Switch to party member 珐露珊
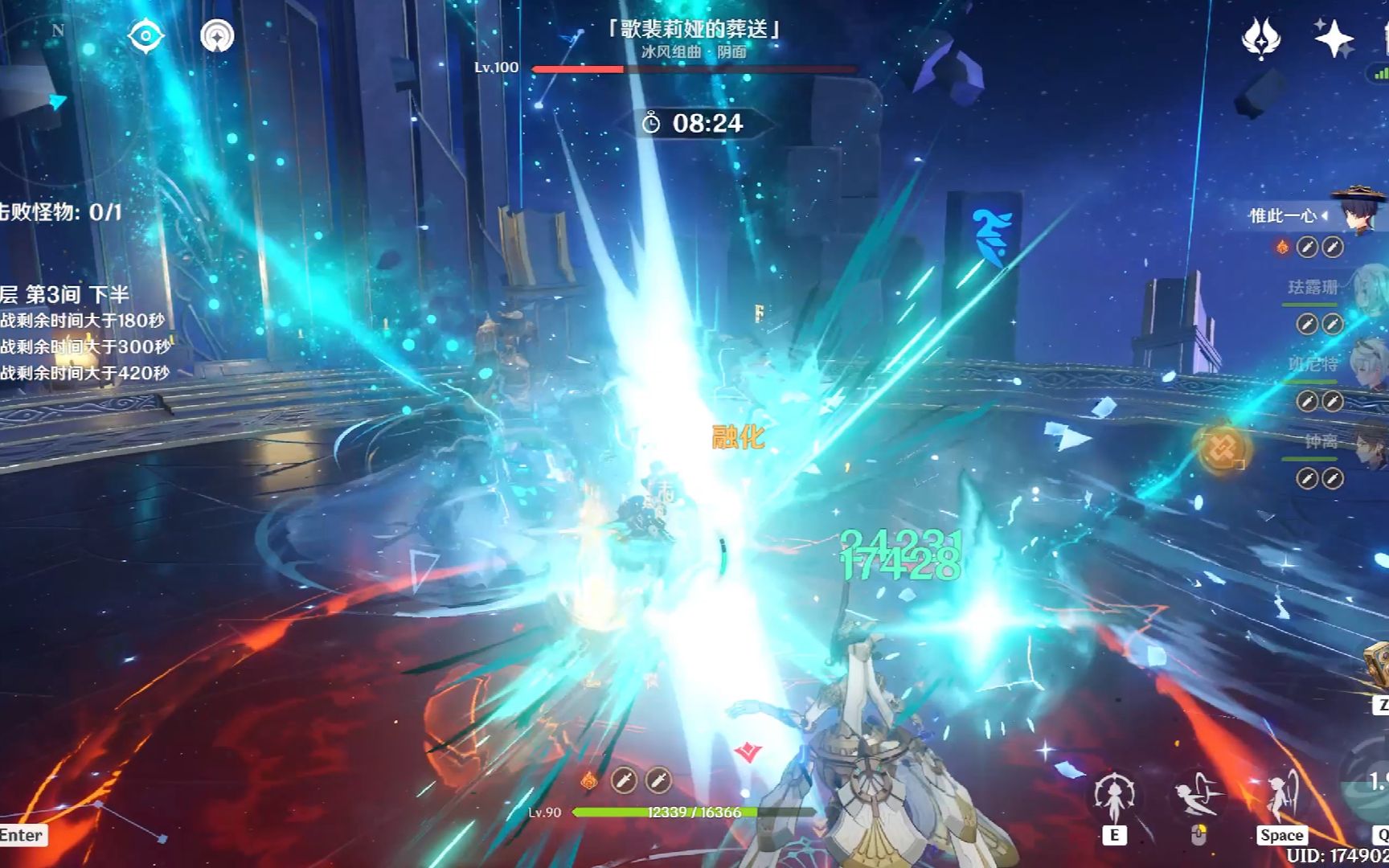The height and width of the screenshot is (868, 1389). click(1366, 291)
